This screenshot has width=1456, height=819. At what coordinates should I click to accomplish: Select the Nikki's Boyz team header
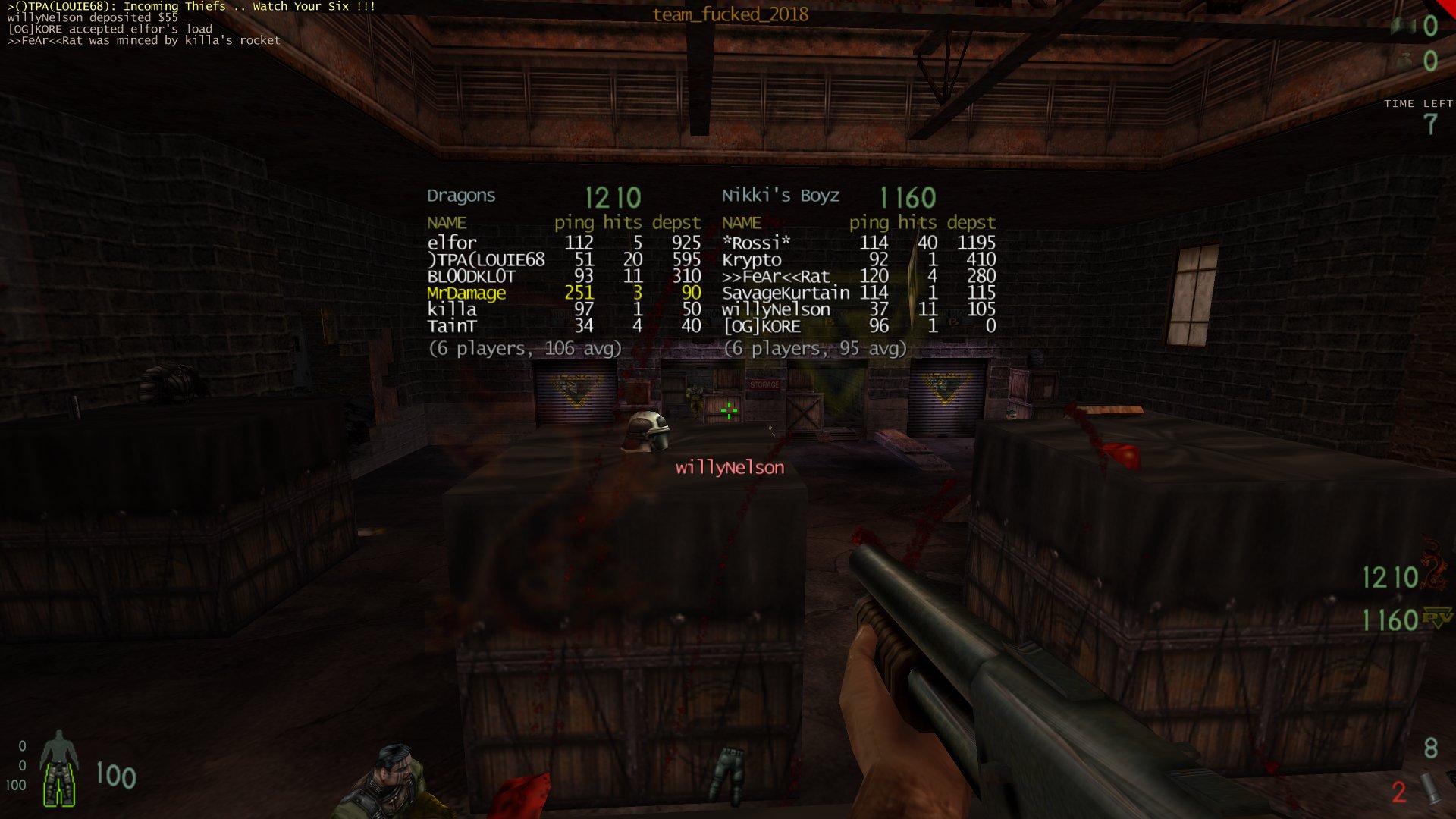click(780, 196)
